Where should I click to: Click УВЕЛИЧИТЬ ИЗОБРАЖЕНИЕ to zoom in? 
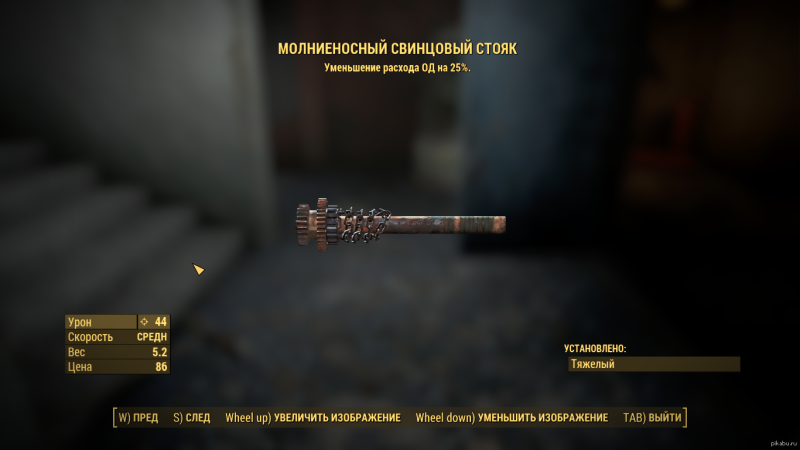[313, 417]
